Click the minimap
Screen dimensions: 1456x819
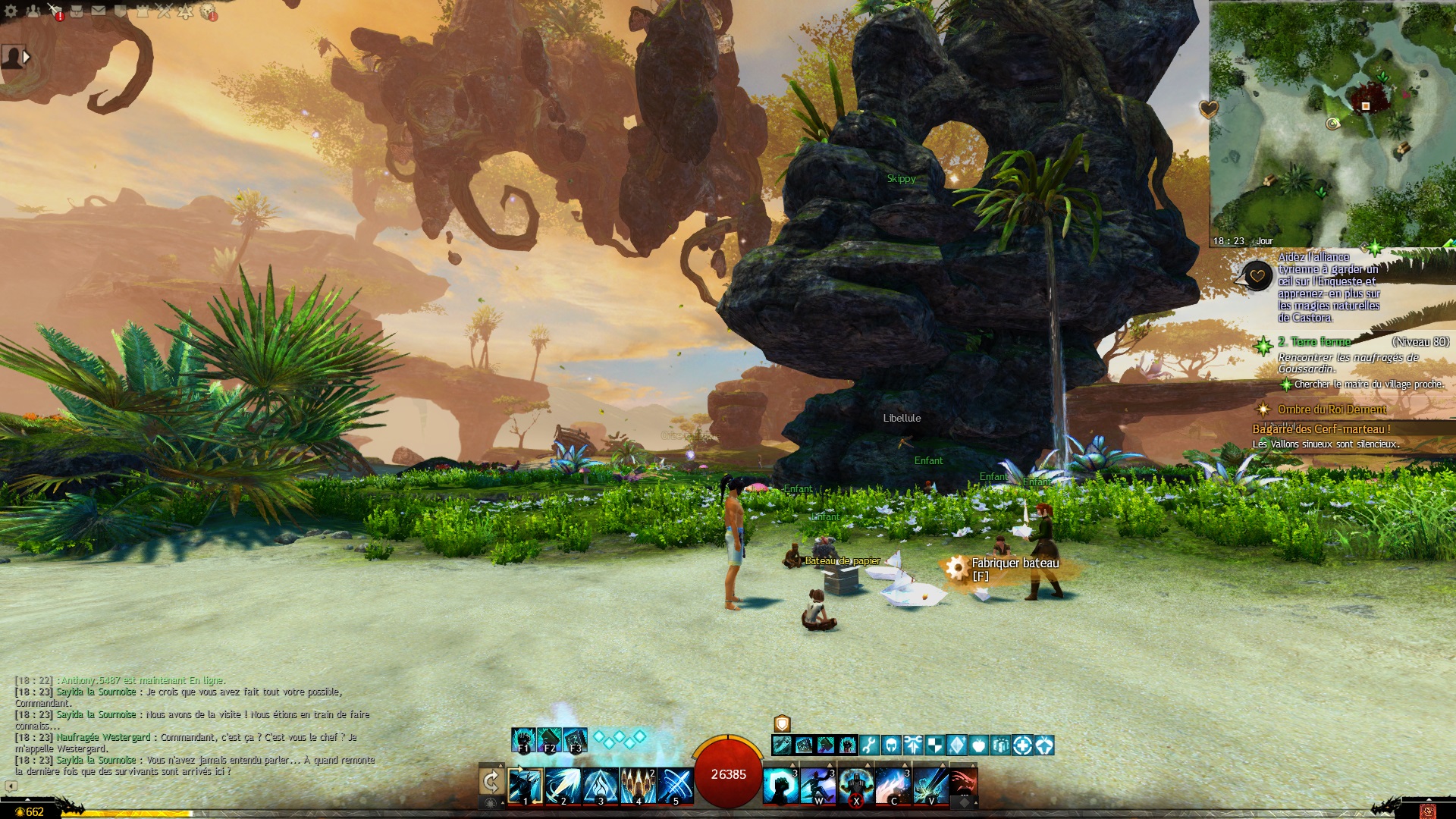pyautogui.click(x=1332, y=123)
